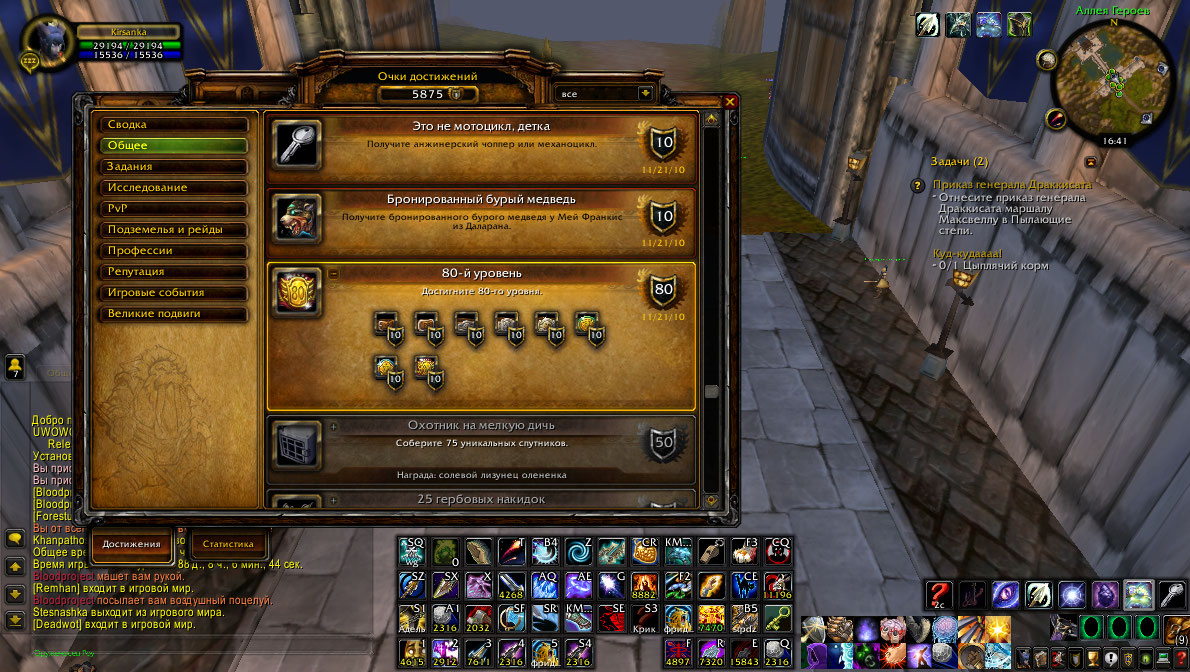
Task: Open the Приказ генерала Драккисата quest
Action: coord(1011,185)
